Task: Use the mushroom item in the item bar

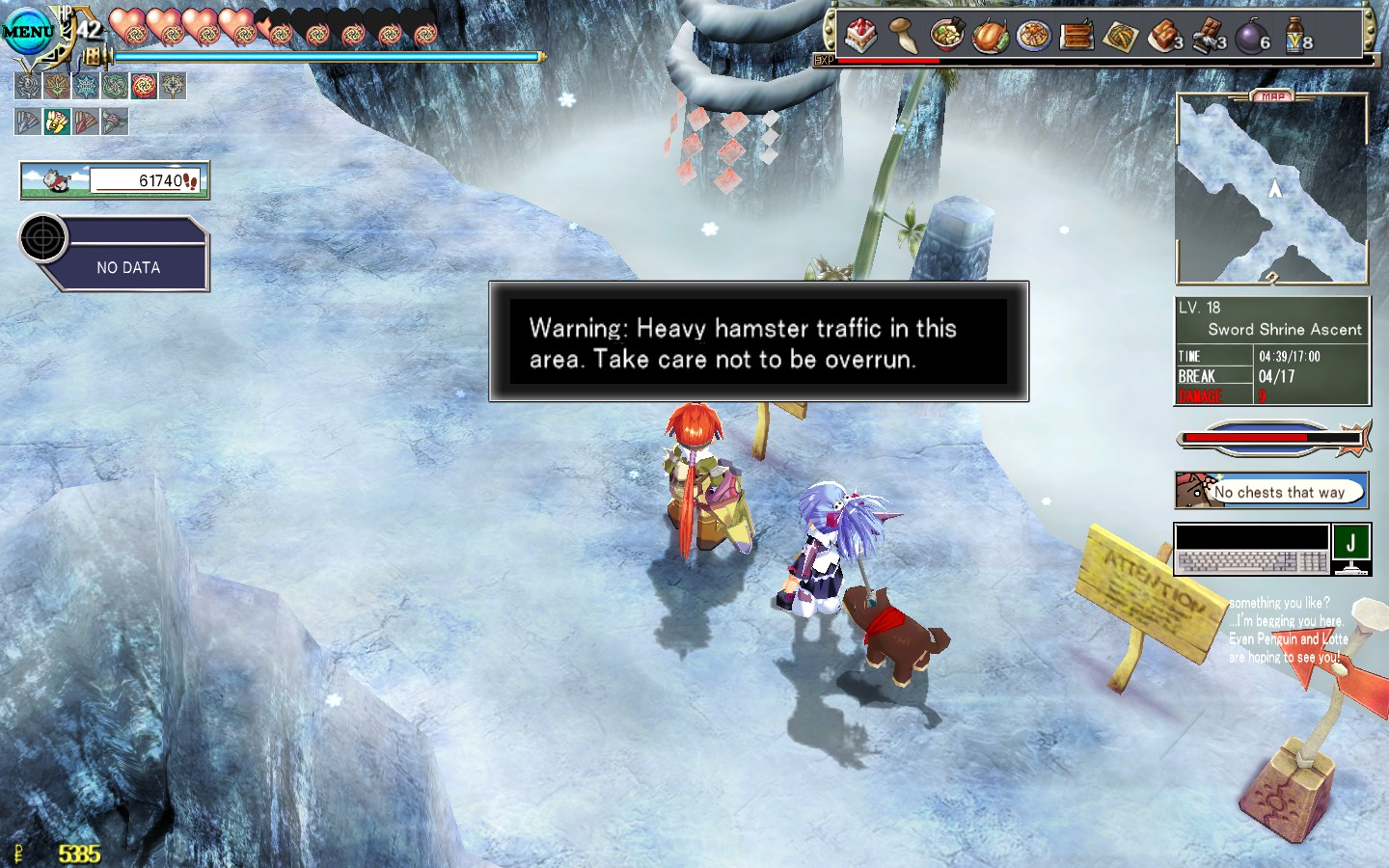Action: pos(903,36)
